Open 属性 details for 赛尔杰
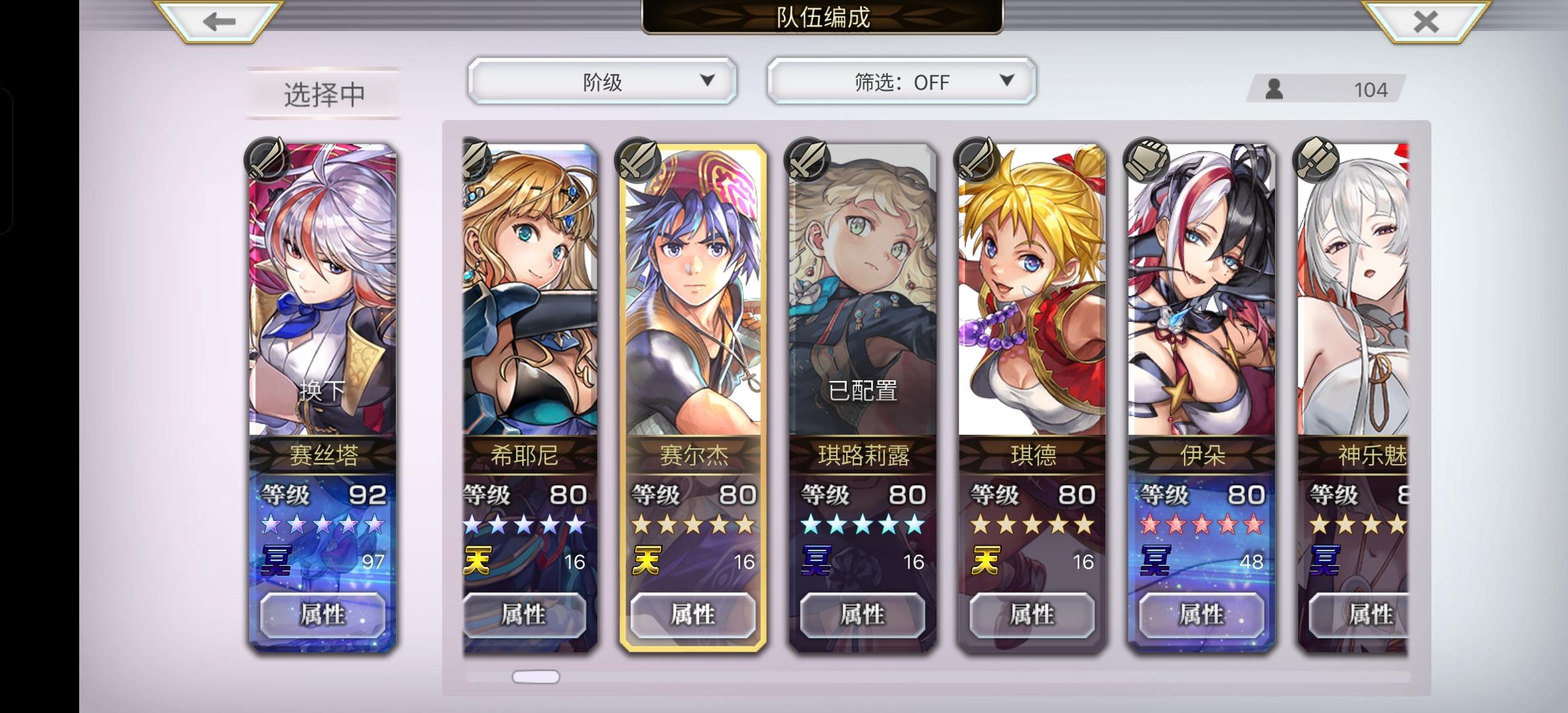 click(x=695, y=614)
